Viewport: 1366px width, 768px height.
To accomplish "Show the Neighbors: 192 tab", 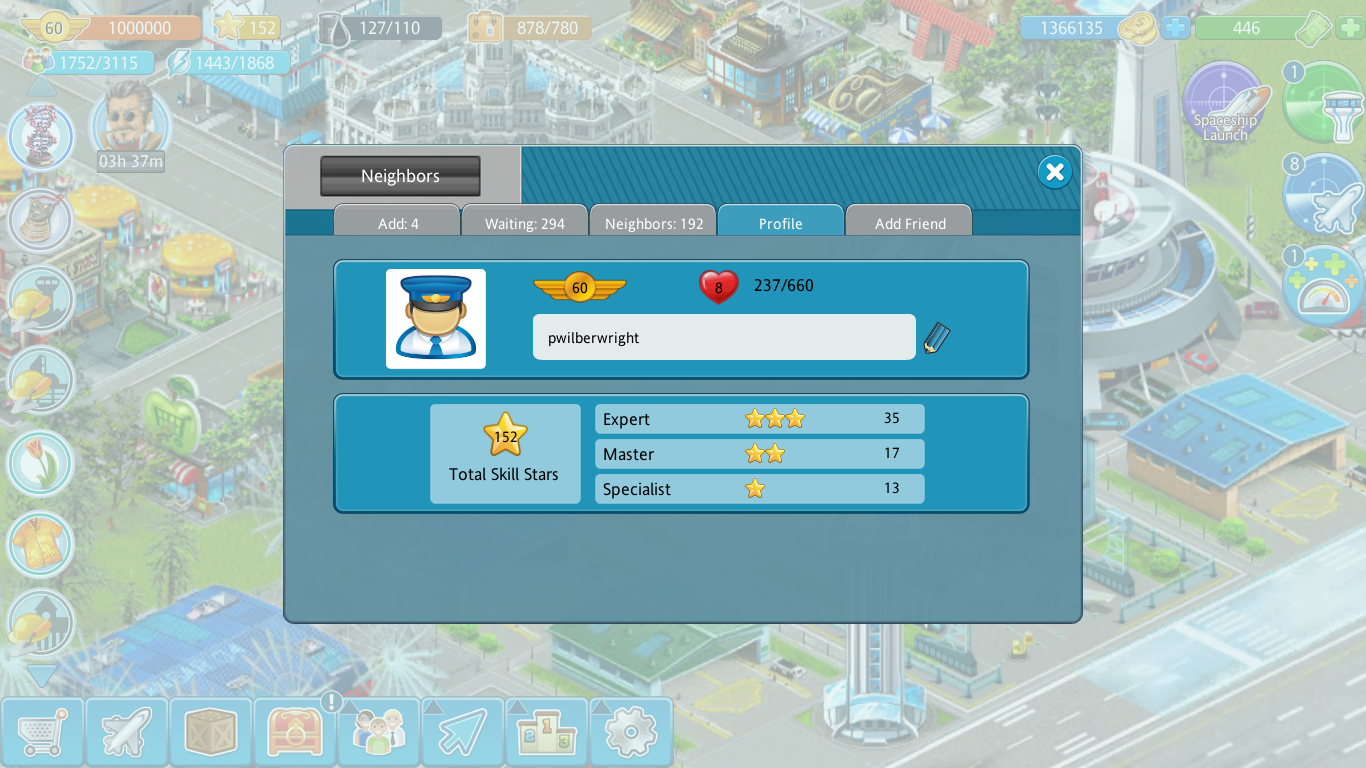I will coord(654,223).
